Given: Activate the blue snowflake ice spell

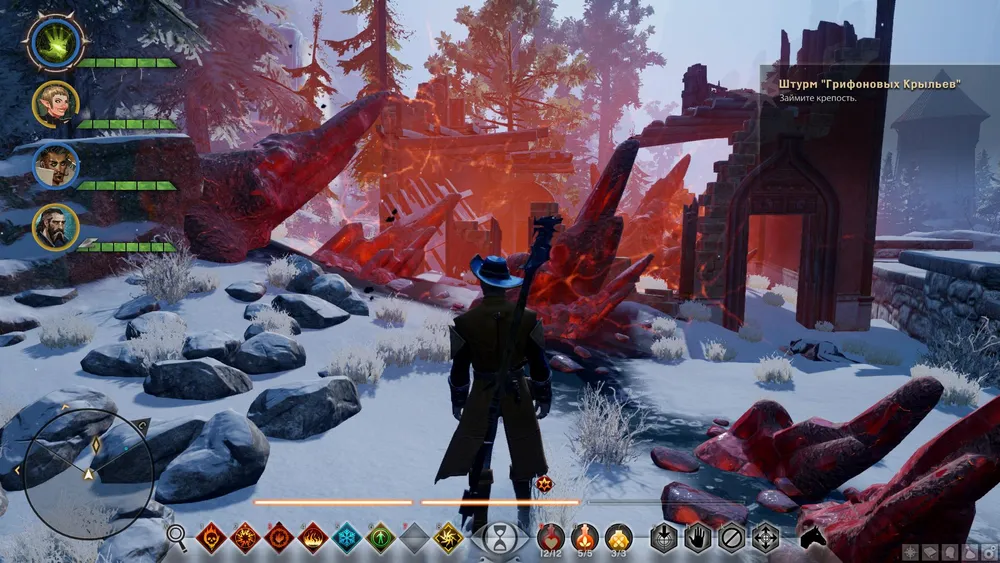Looking at the screenshot, I should [x=347, y=538].
